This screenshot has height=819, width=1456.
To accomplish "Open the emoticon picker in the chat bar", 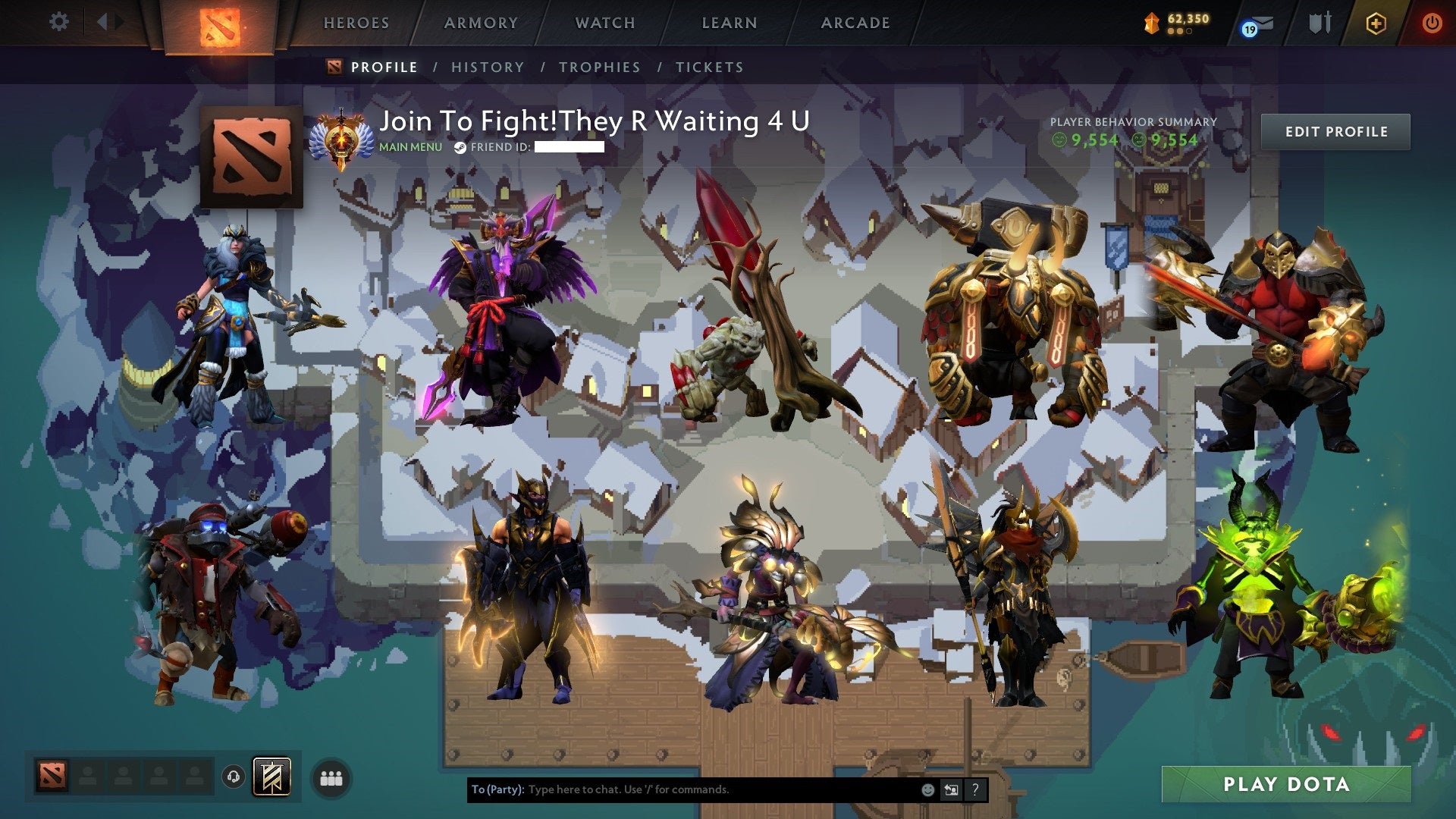I will [927, 790].
